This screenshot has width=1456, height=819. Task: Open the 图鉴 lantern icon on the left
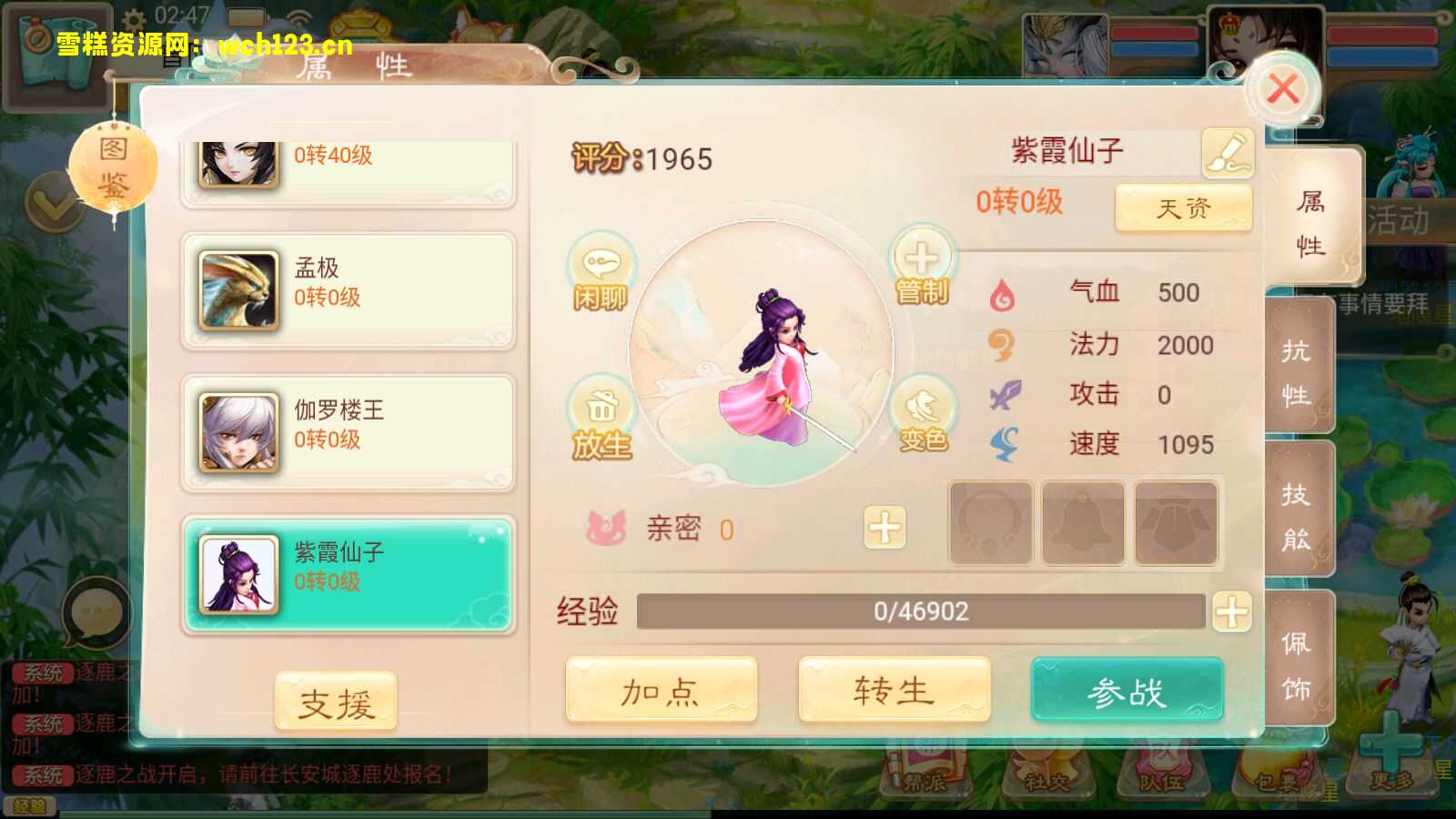pos(114,164)
